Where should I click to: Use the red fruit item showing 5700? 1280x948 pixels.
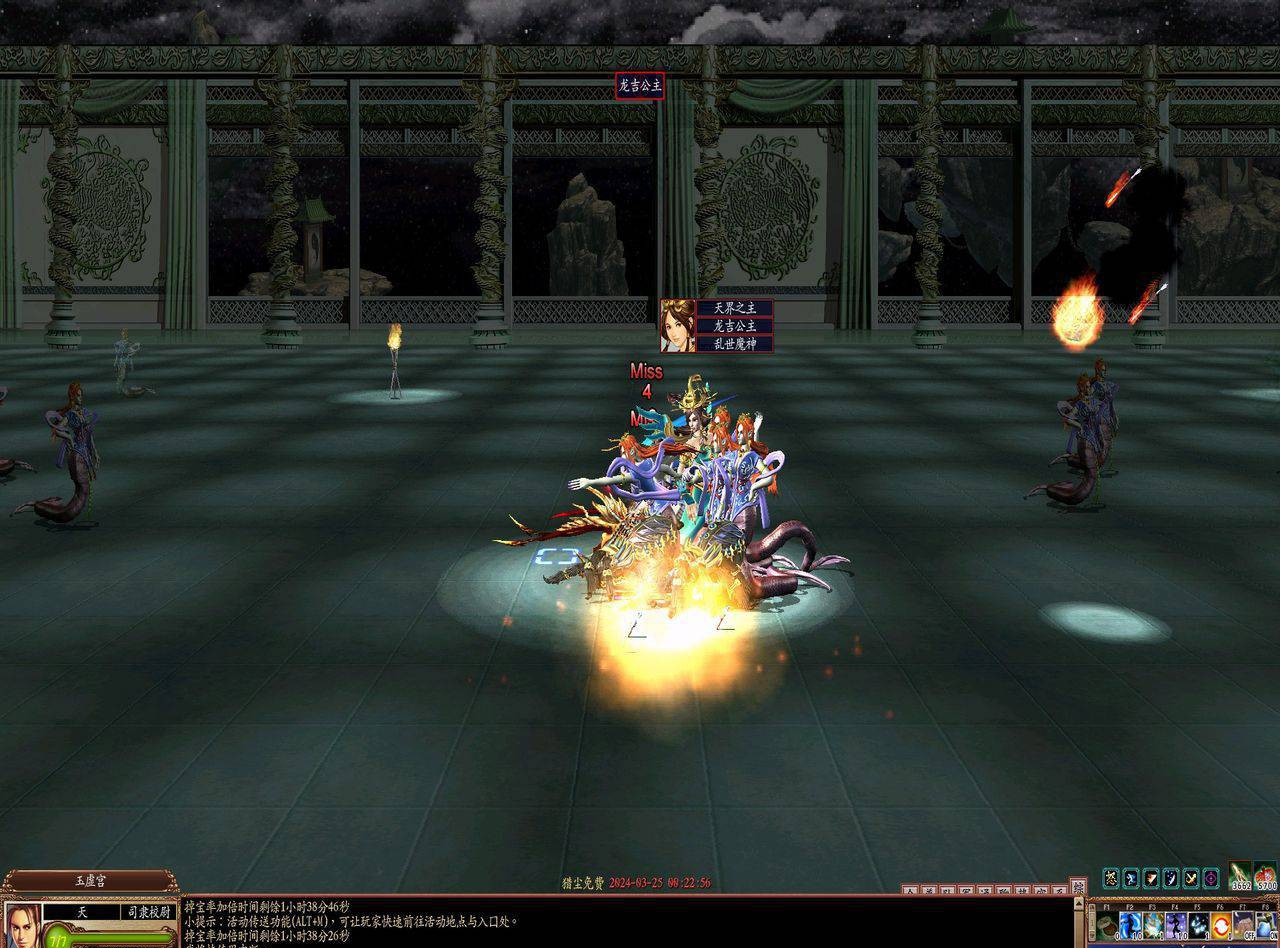click(1266, 877)
